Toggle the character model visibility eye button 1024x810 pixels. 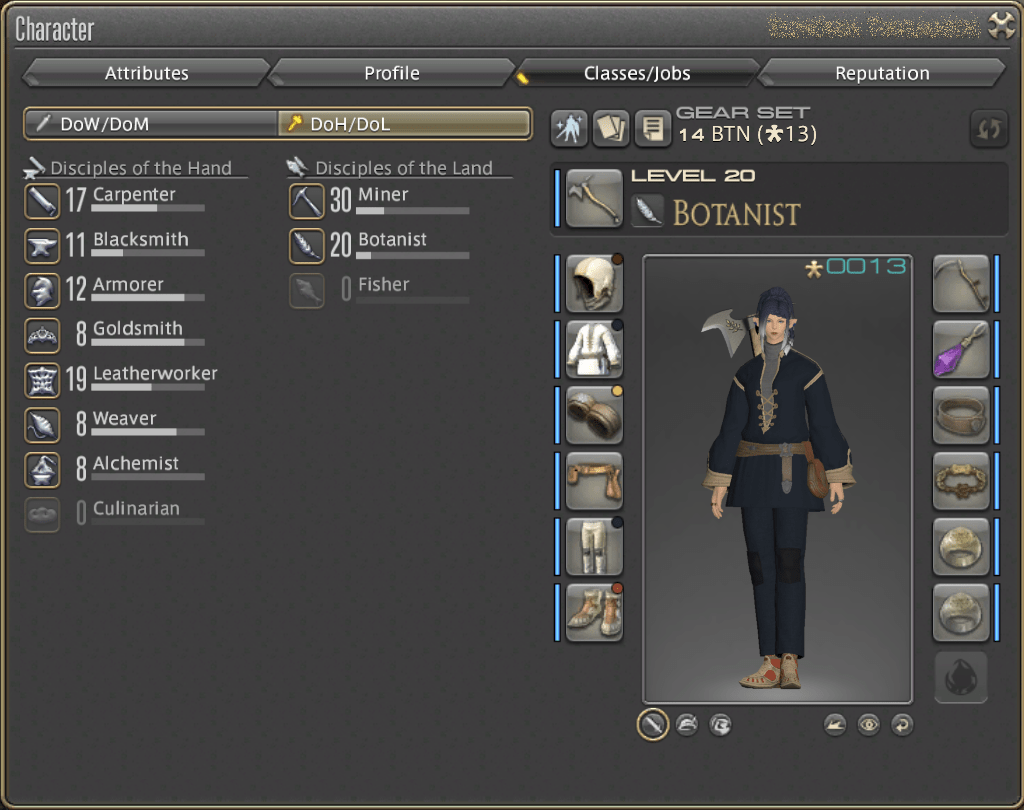click(868, 724)
